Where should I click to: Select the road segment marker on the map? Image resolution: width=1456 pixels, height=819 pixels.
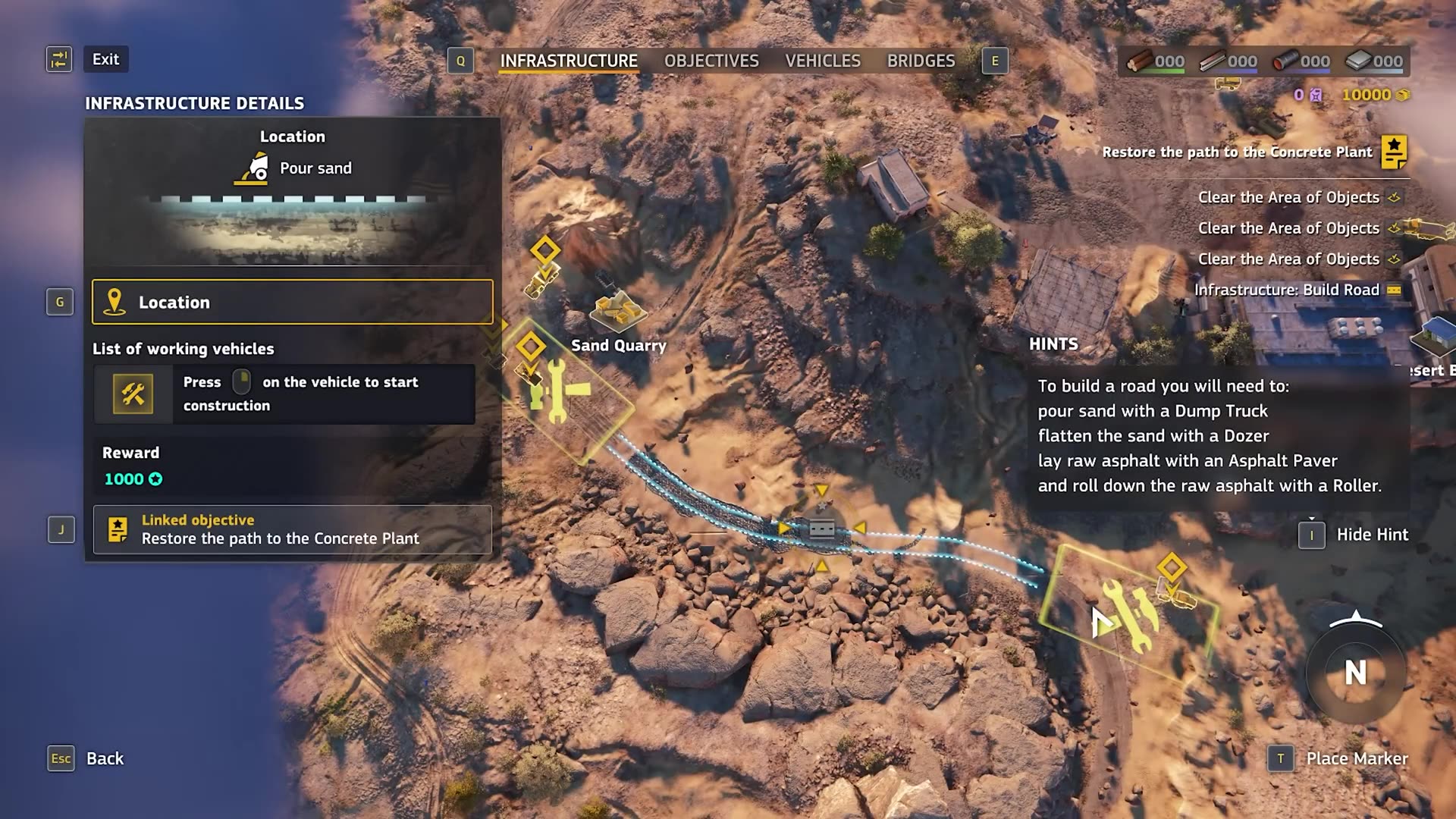click(x=821, y=529)
